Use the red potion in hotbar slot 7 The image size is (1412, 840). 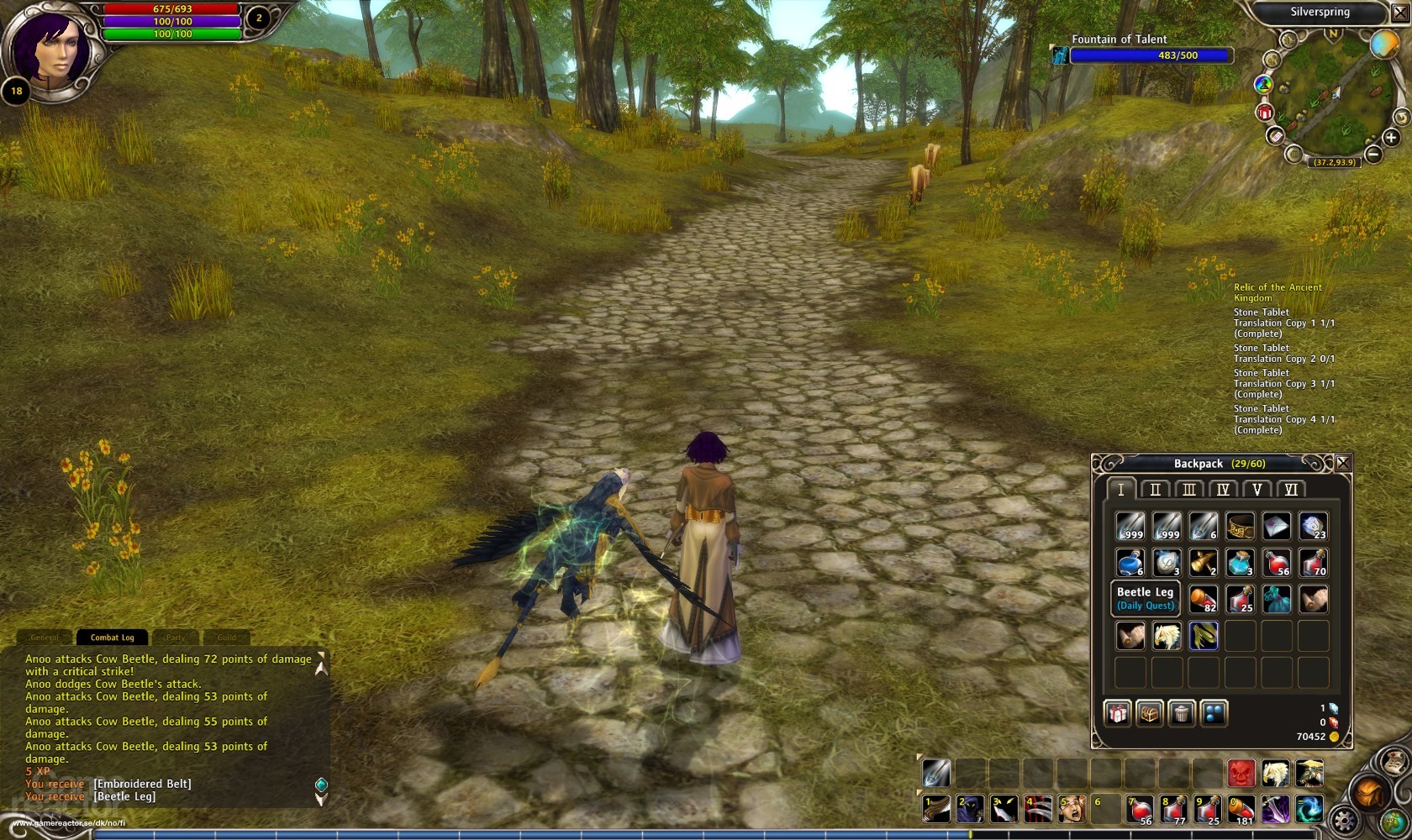1140,809
